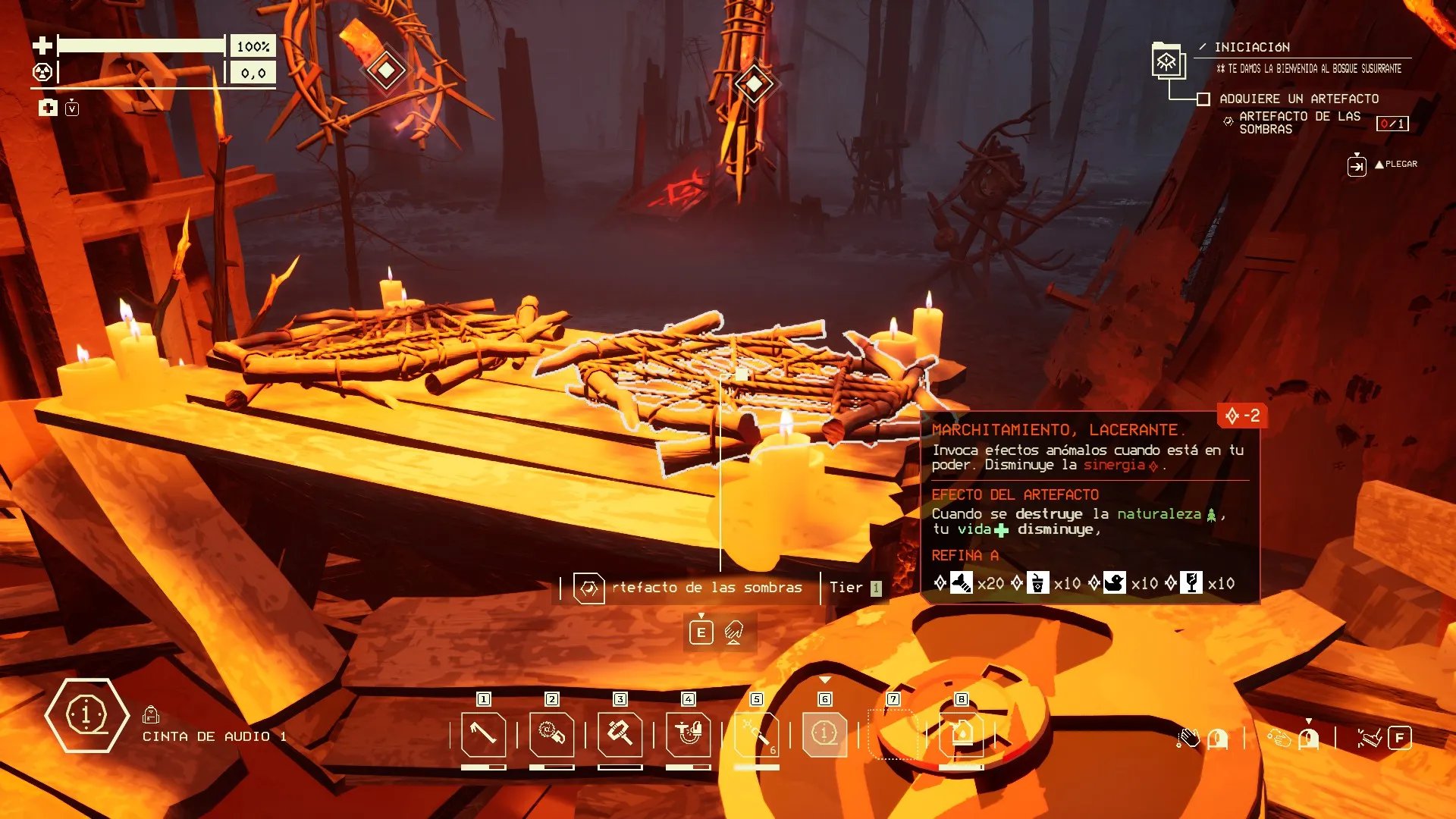Viewport: 1456px width, 819px height.
Task: Choose the flare slot with count 6
Action: click(757, 734)
